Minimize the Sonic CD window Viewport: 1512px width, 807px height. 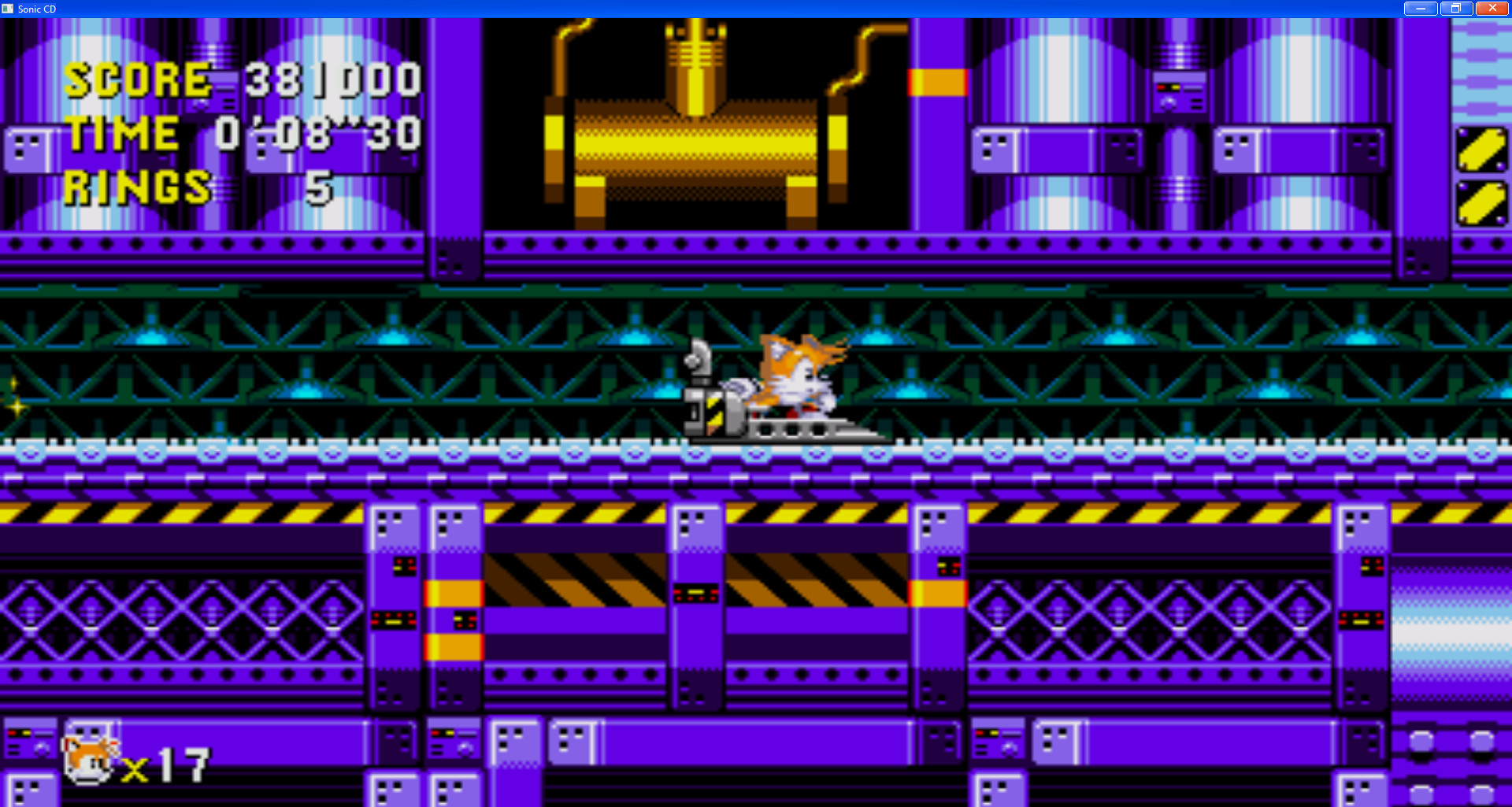(x=1419, y=8)
